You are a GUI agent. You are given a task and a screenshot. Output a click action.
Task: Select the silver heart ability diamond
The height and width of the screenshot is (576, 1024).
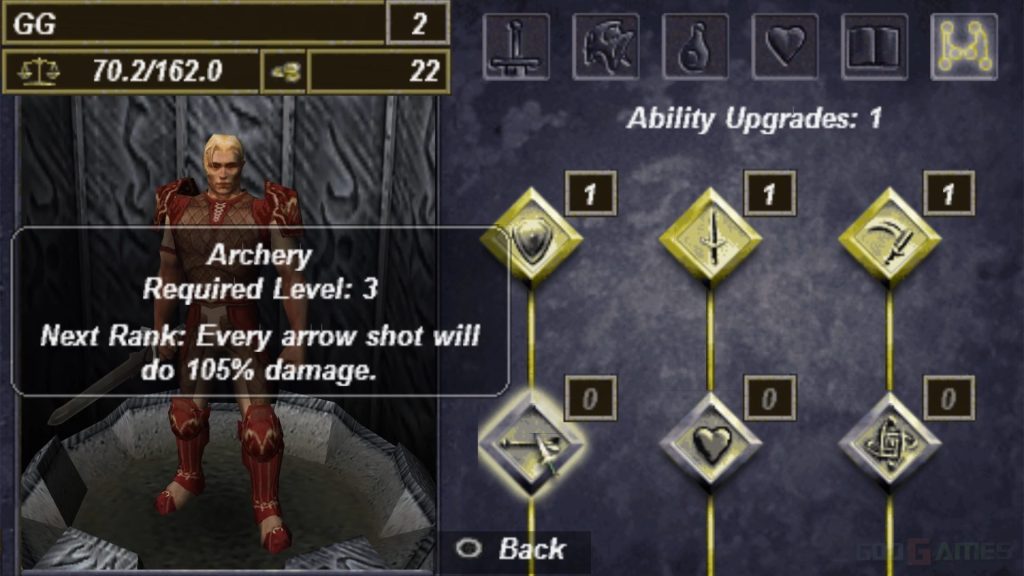(710, 441)
